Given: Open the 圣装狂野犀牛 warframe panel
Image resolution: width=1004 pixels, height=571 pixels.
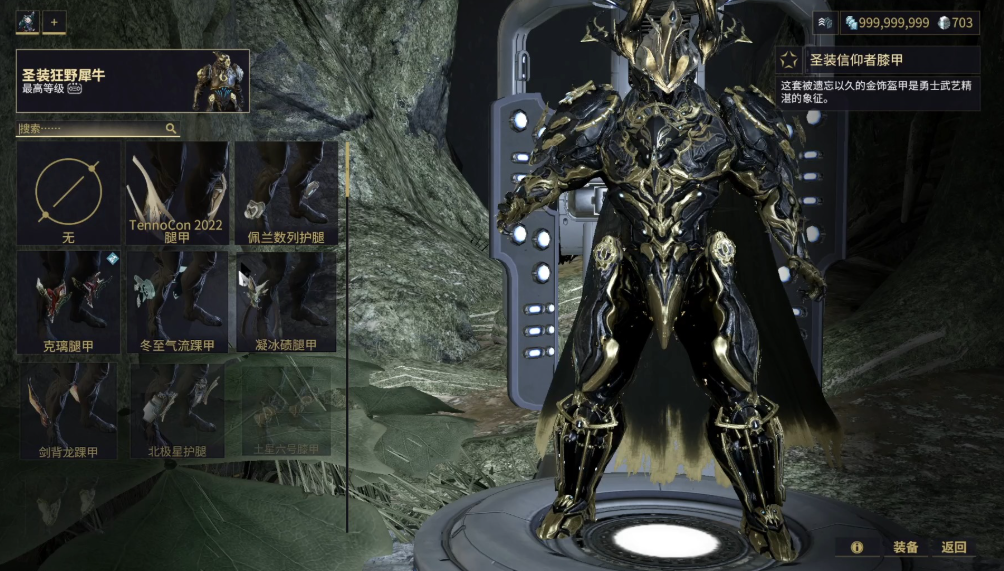Looking at the screenshot, I should 132,81.
